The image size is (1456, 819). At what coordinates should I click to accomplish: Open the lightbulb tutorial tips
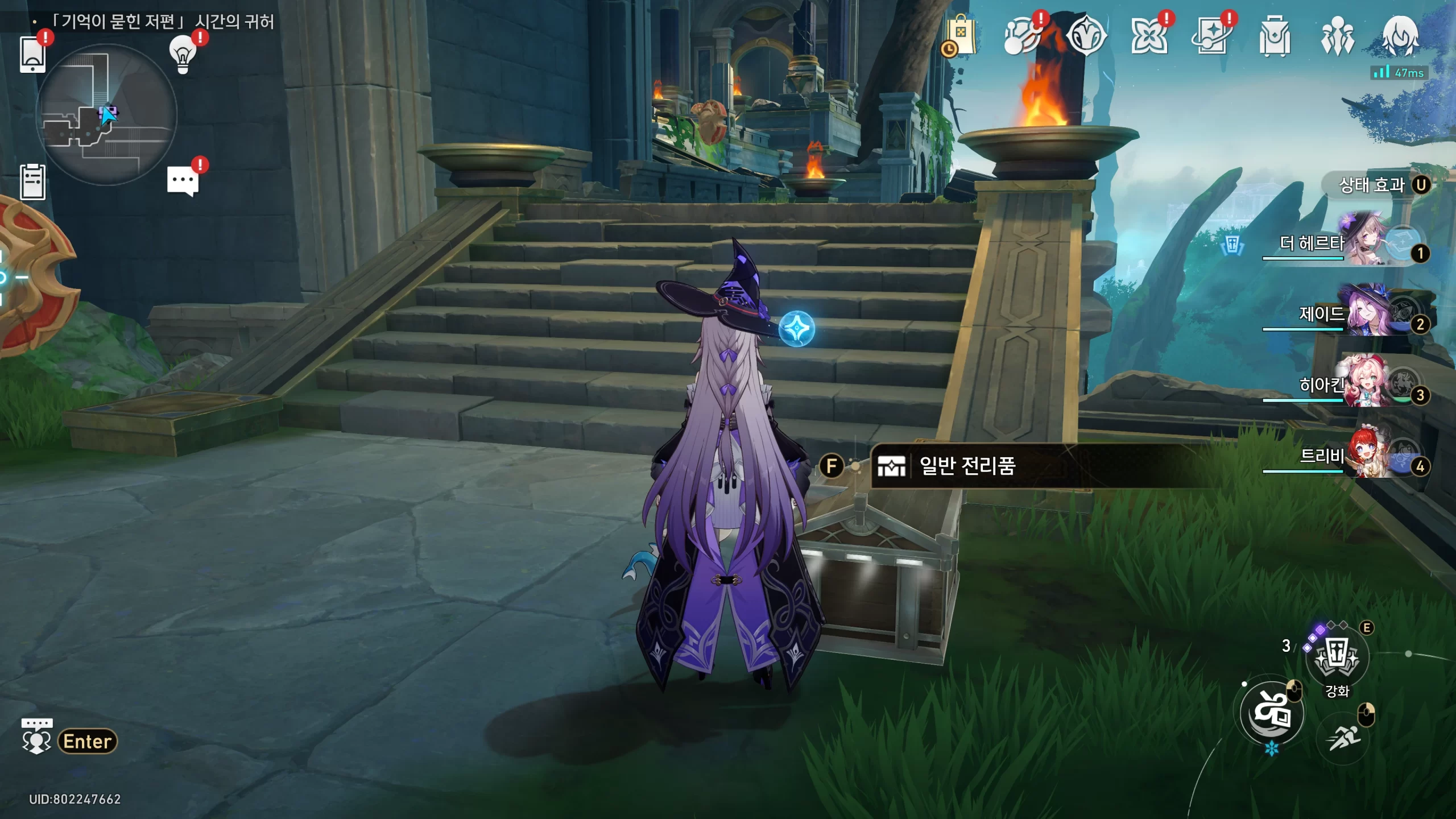(x=183, y=54)
